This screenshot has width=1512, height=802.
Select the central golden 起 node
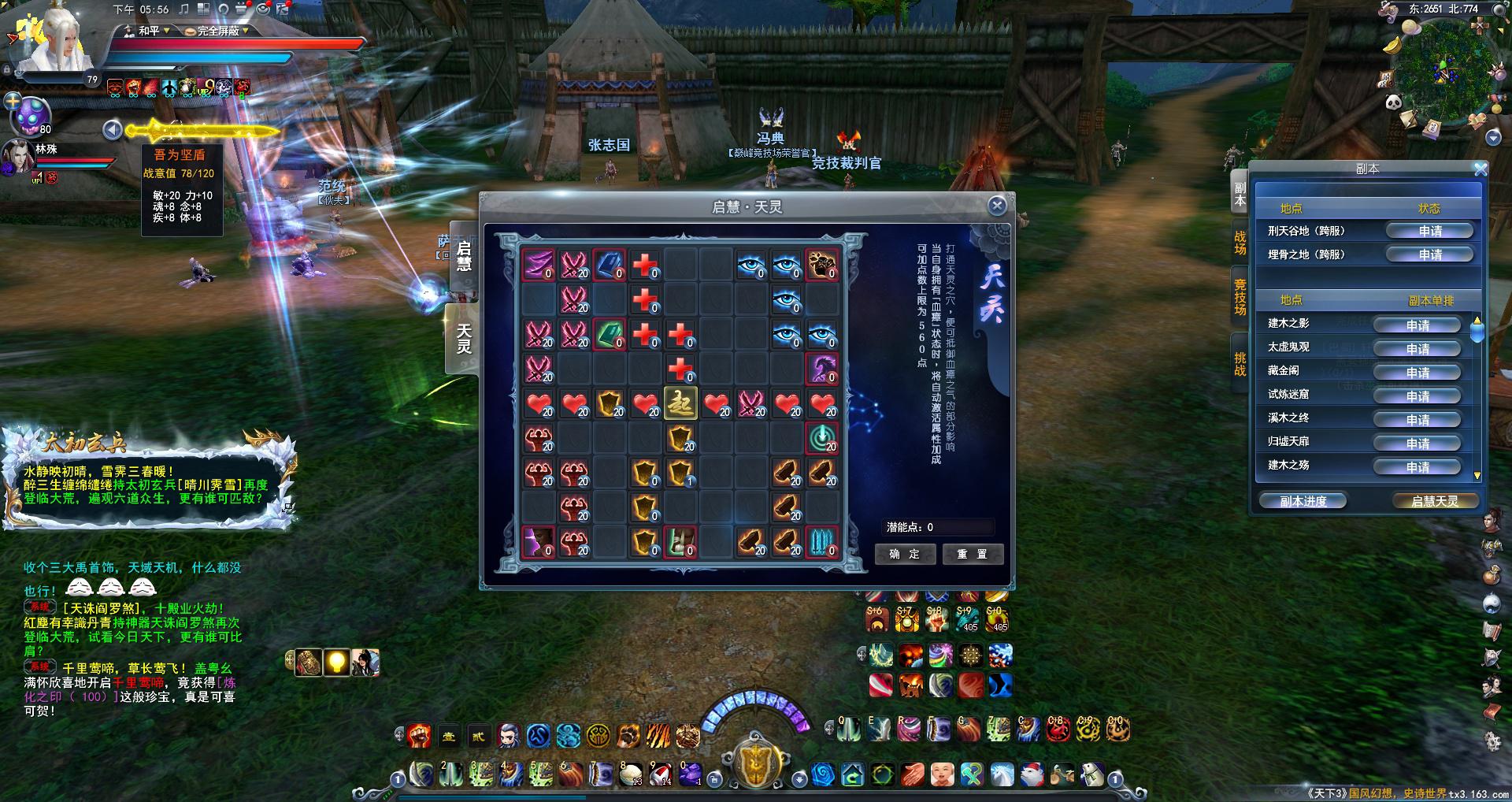pos(680,403)
